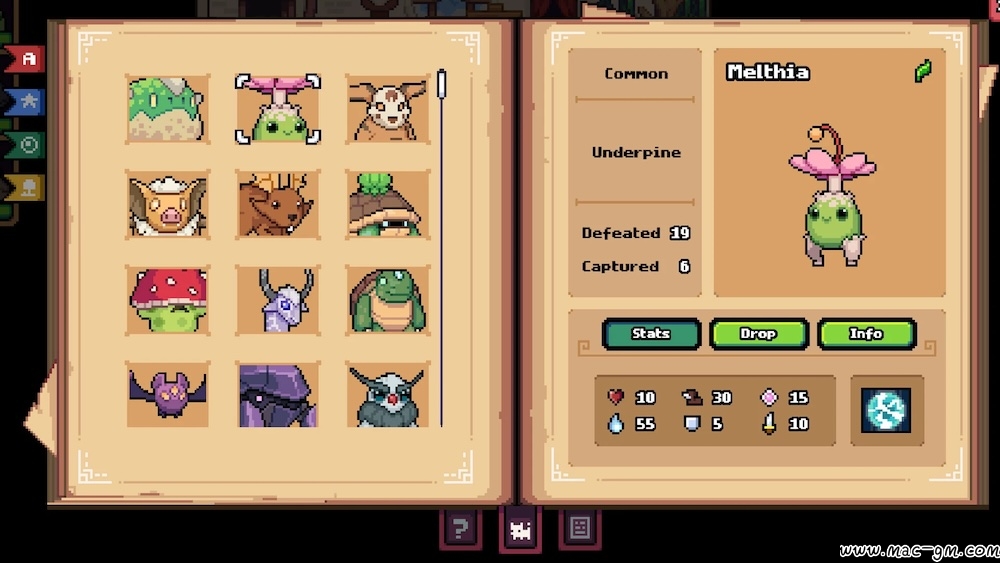Switch to the Stats tab

tap(651, 334)
